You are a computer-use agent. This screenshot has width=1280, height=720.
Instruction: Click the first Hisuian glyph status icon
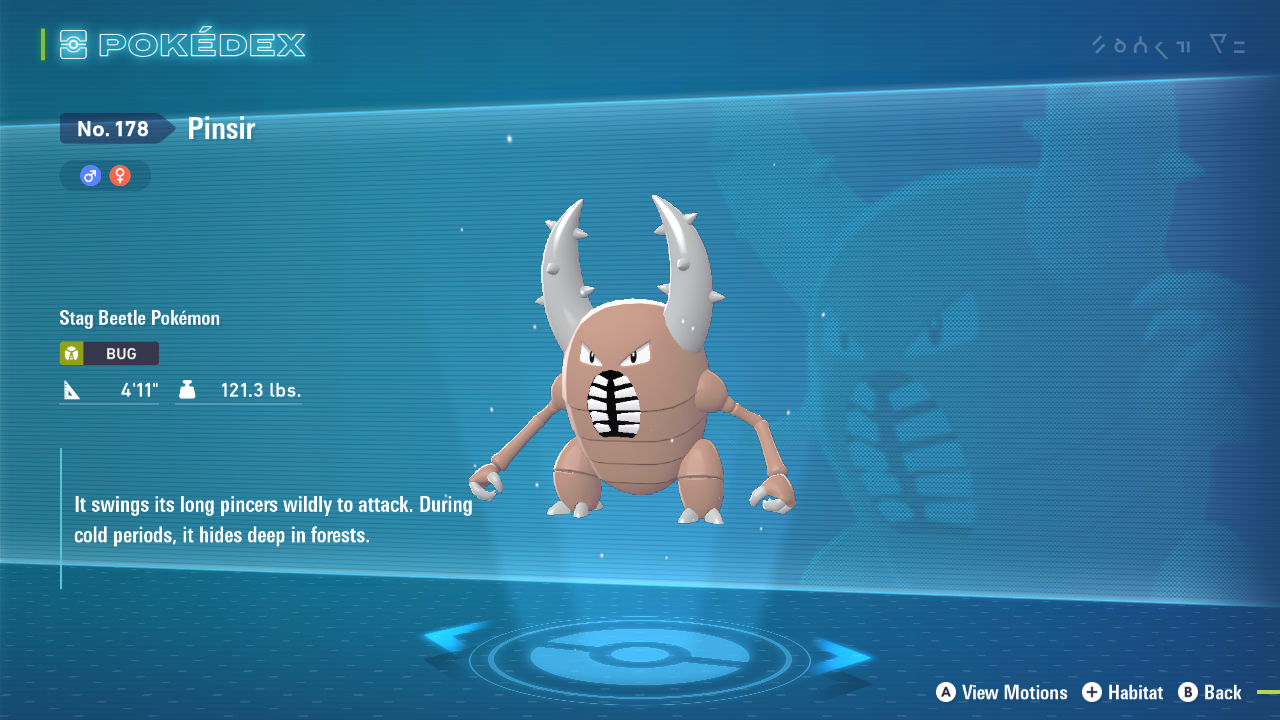pos(1097,45)
